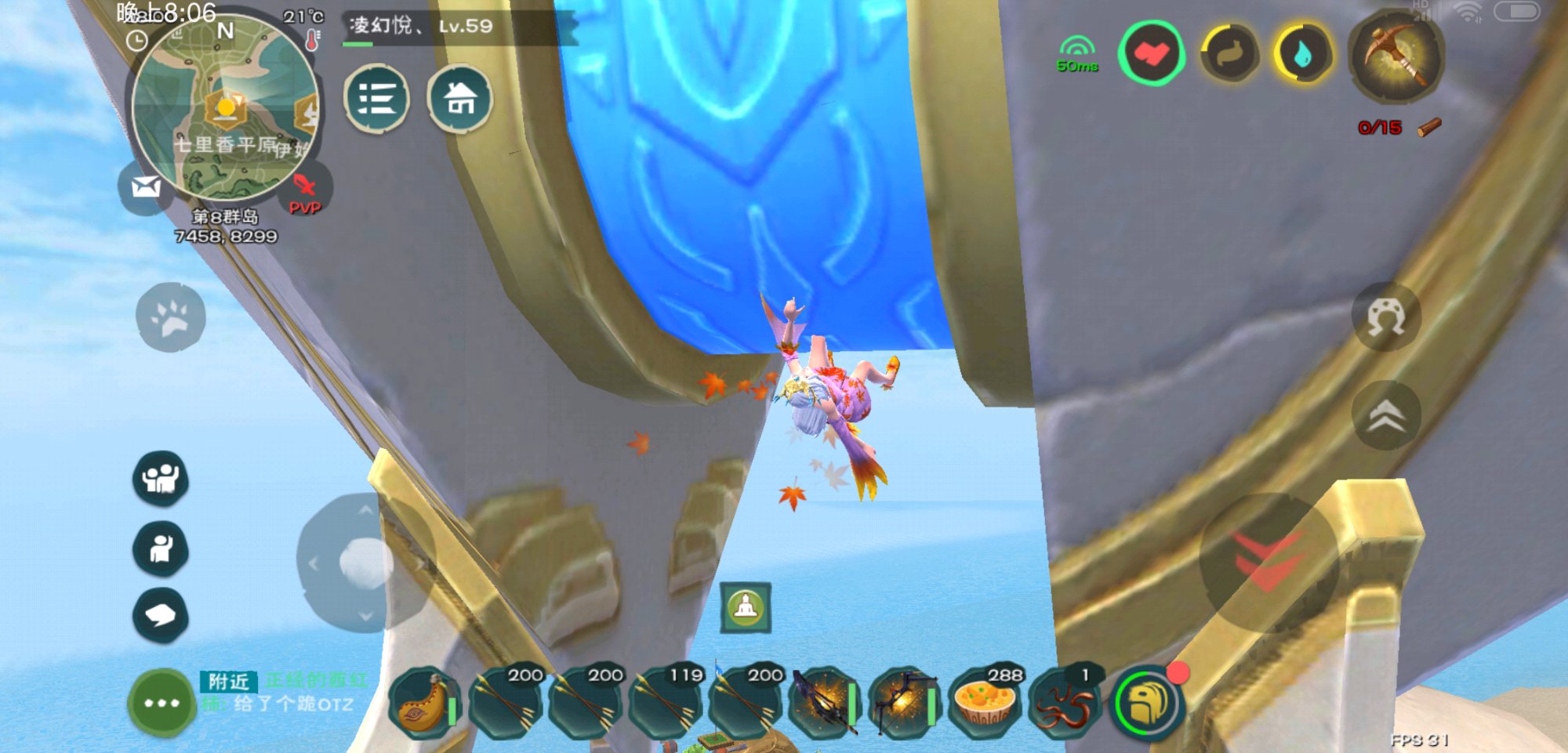Open the single character emote icon

coord(161,548)
